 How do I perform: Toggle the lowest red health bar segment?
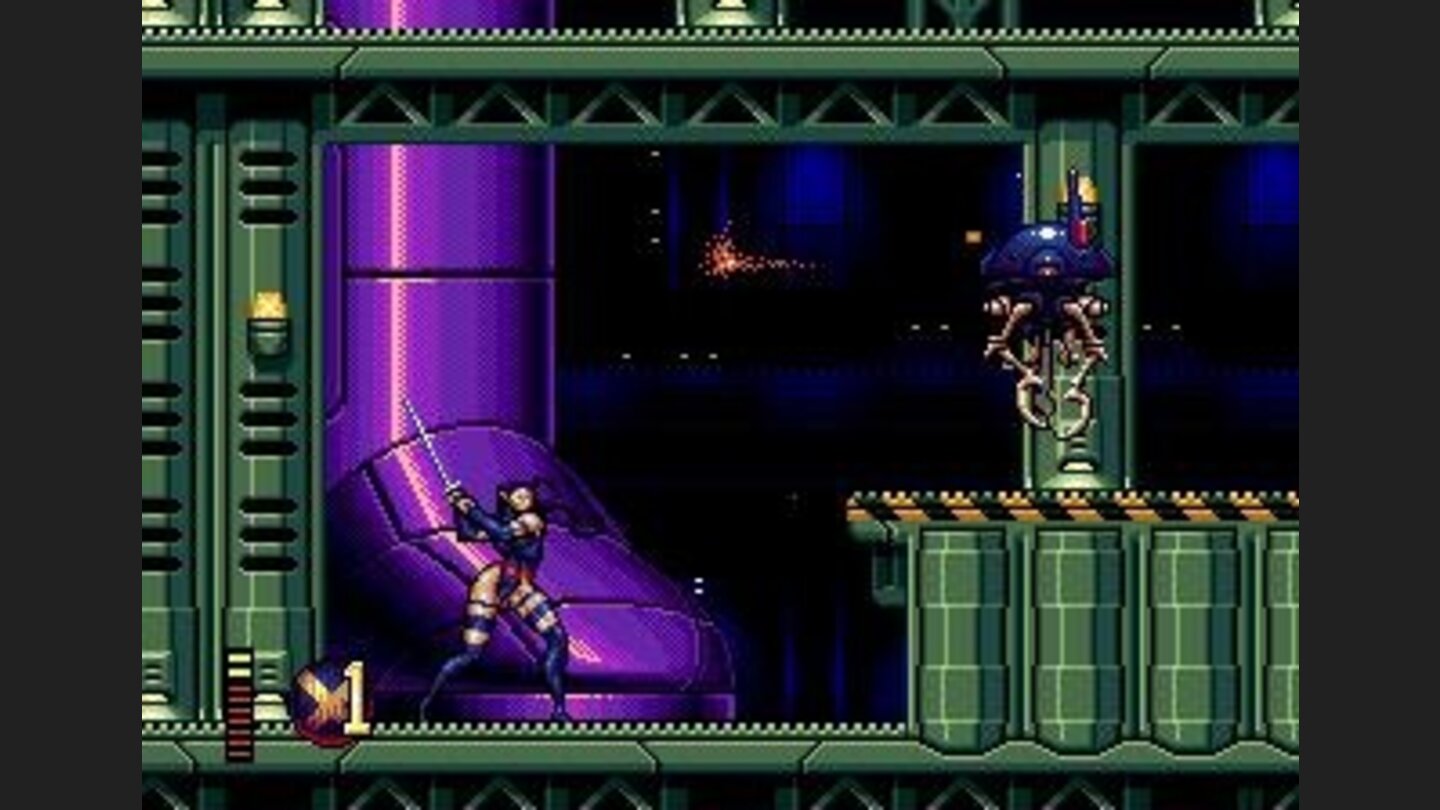coord(239,752)
